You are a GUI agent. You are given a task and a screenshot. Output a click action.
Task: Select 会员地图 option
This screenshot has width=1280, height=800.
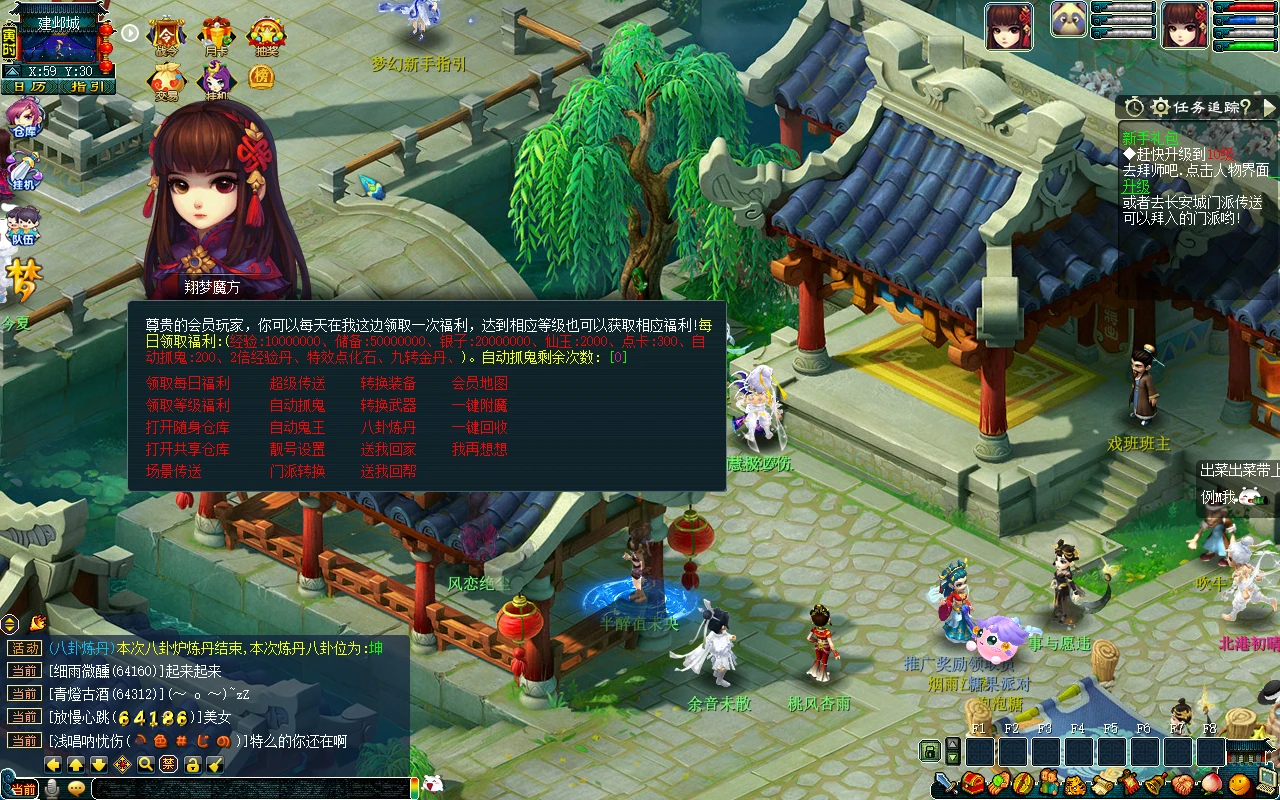479,383
